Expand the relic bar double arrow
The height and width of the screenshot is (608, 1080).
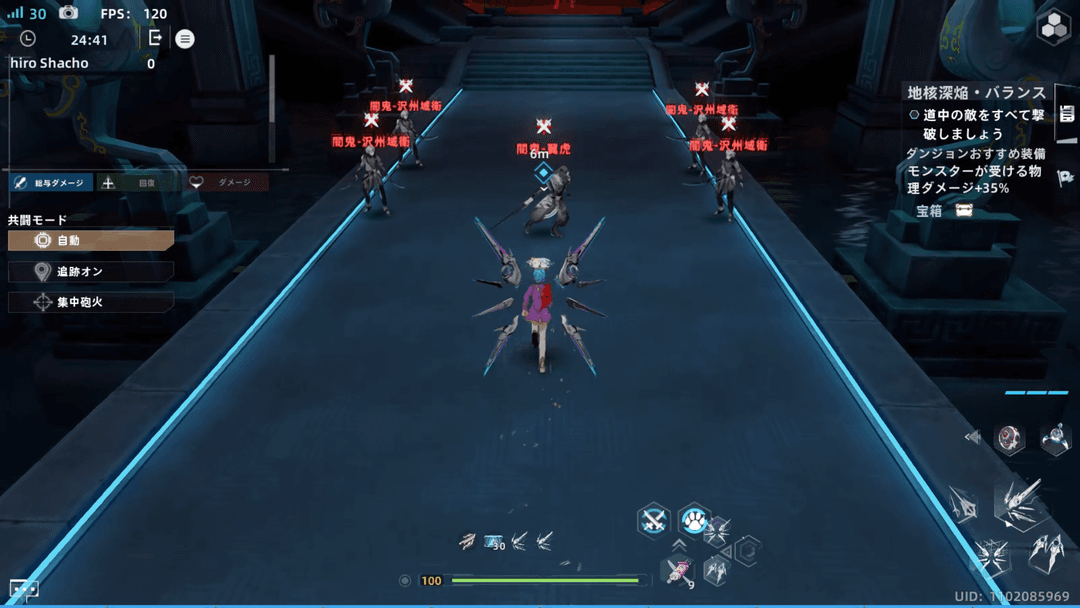(x=972, y=437)
